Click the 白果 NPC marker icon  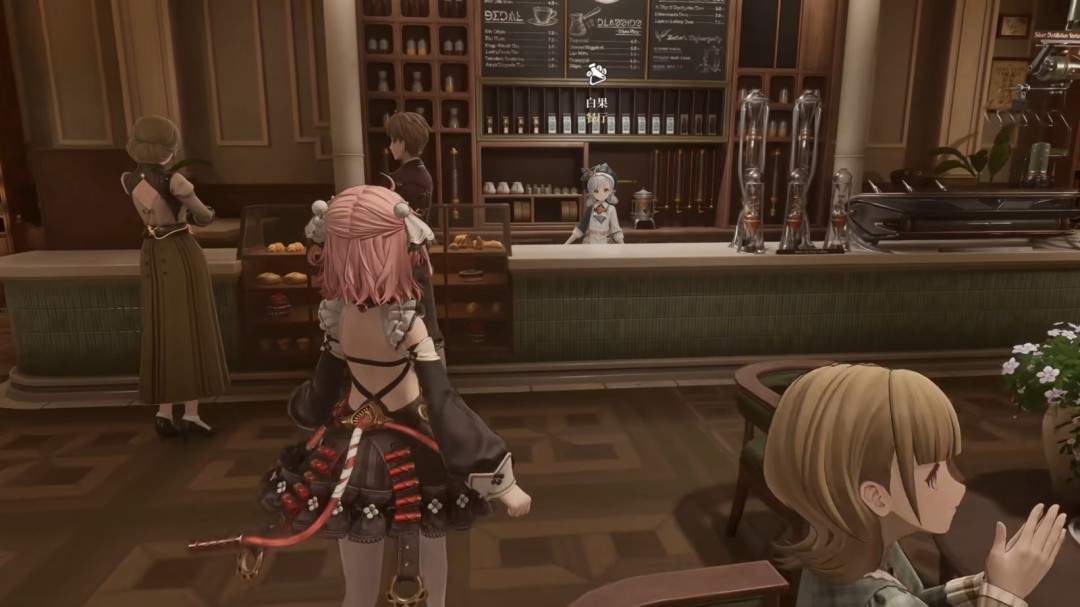pos(597,73)
